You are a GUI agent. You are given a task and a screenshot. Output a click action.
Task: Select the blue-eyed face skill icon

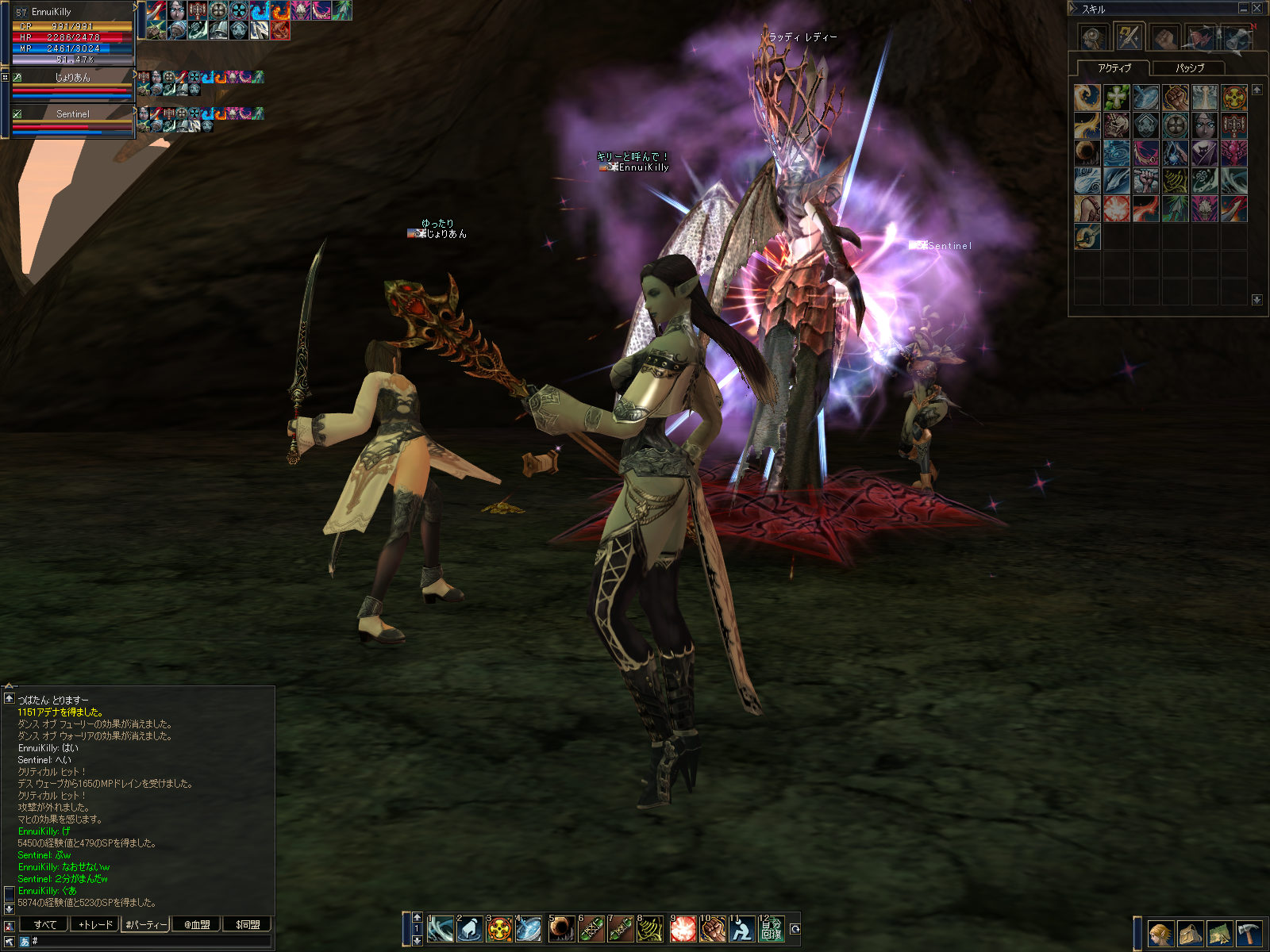point(1204,125)
